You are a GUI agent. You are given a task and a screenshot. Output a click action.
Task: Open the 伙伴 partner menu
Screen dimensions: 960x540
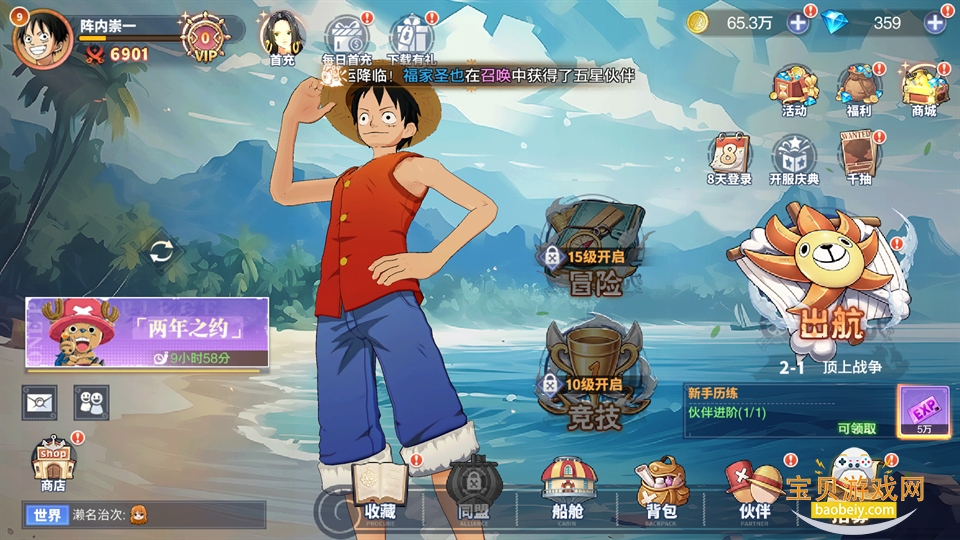coord(754,490)
